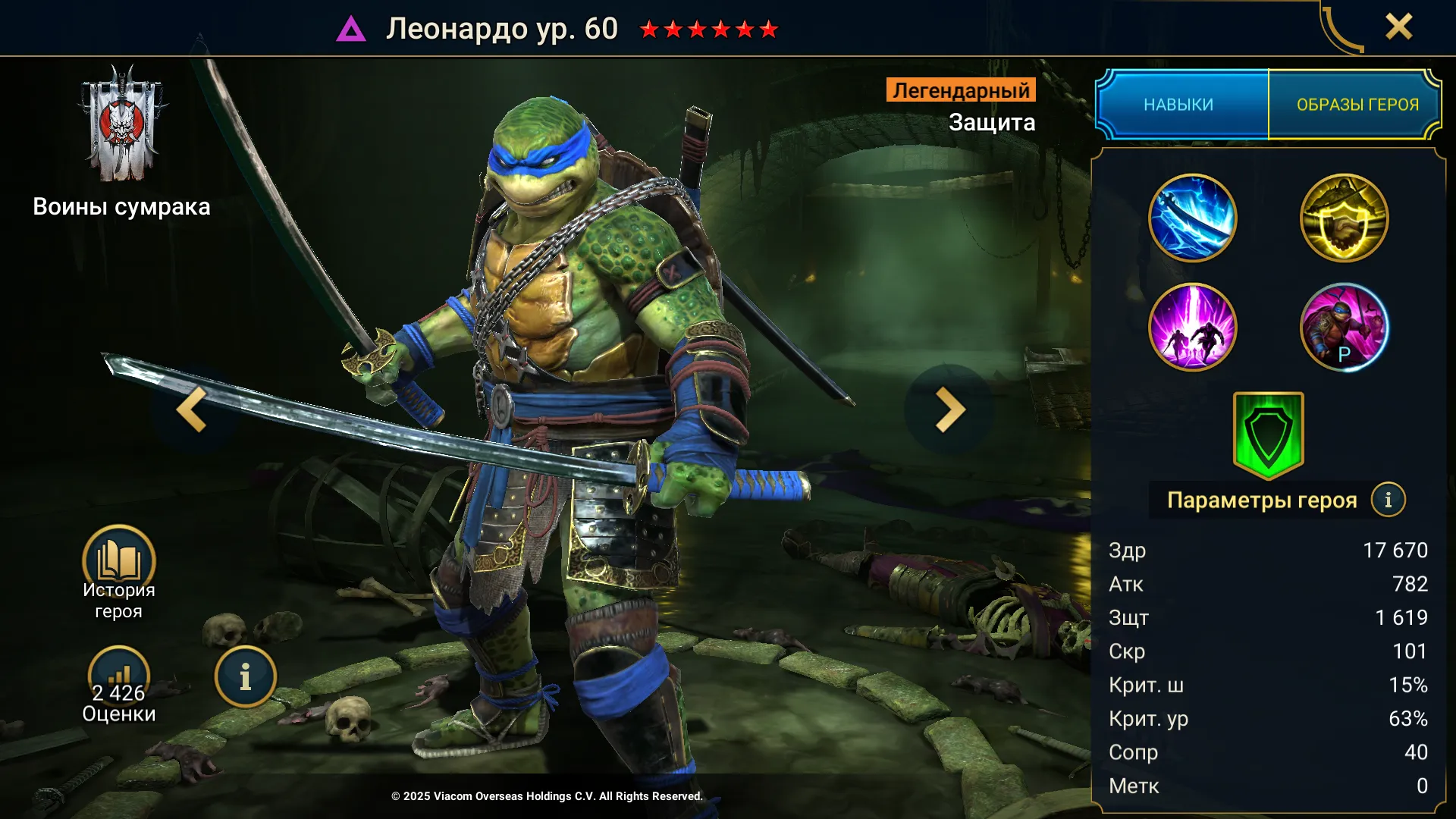Viewport: 1456px width, 819px height.
Task: Go to the next hero
Action: tap(949, 409)
